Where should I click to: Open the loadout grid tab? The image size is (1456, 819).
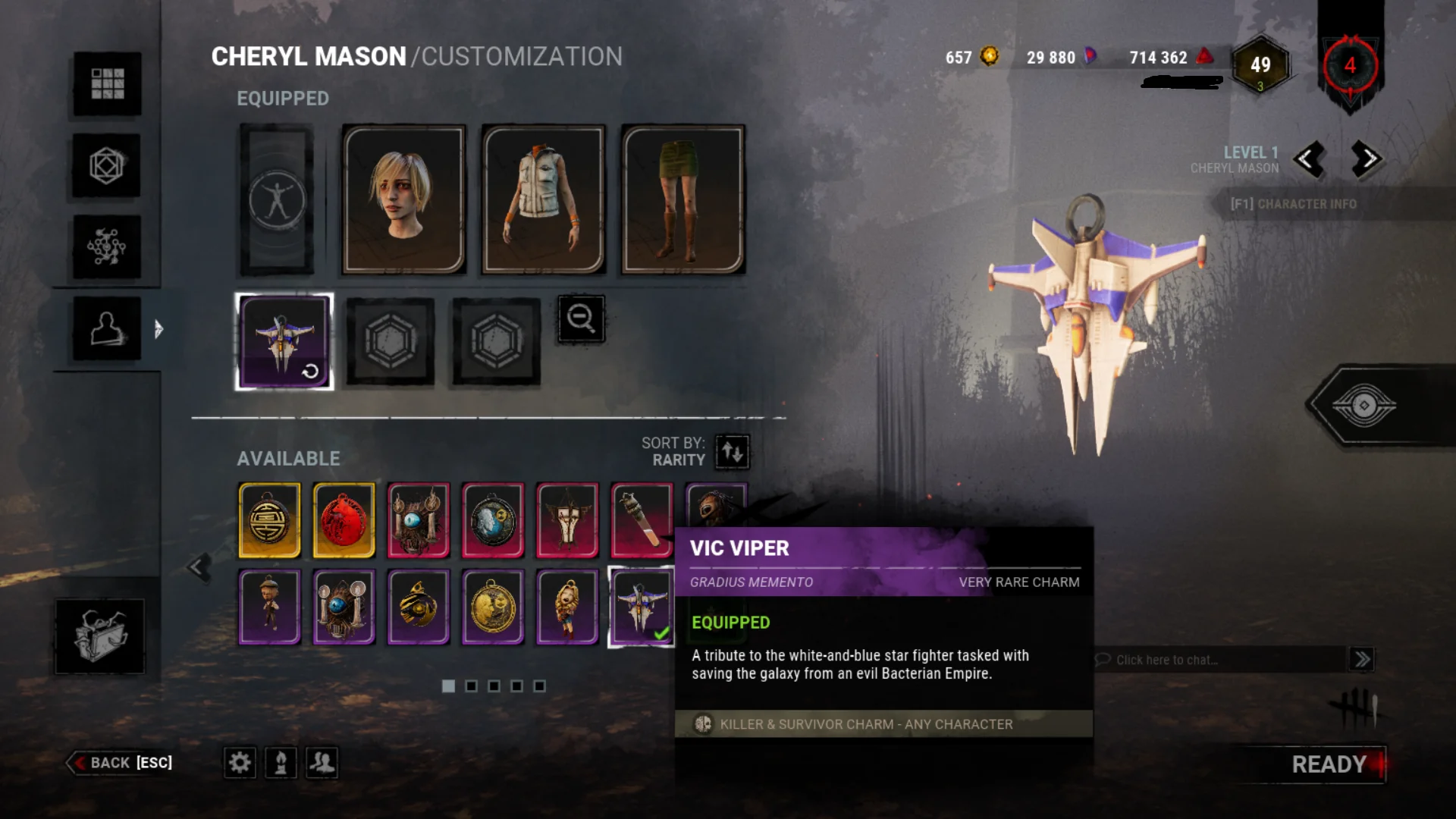click(x=107, y=84)
